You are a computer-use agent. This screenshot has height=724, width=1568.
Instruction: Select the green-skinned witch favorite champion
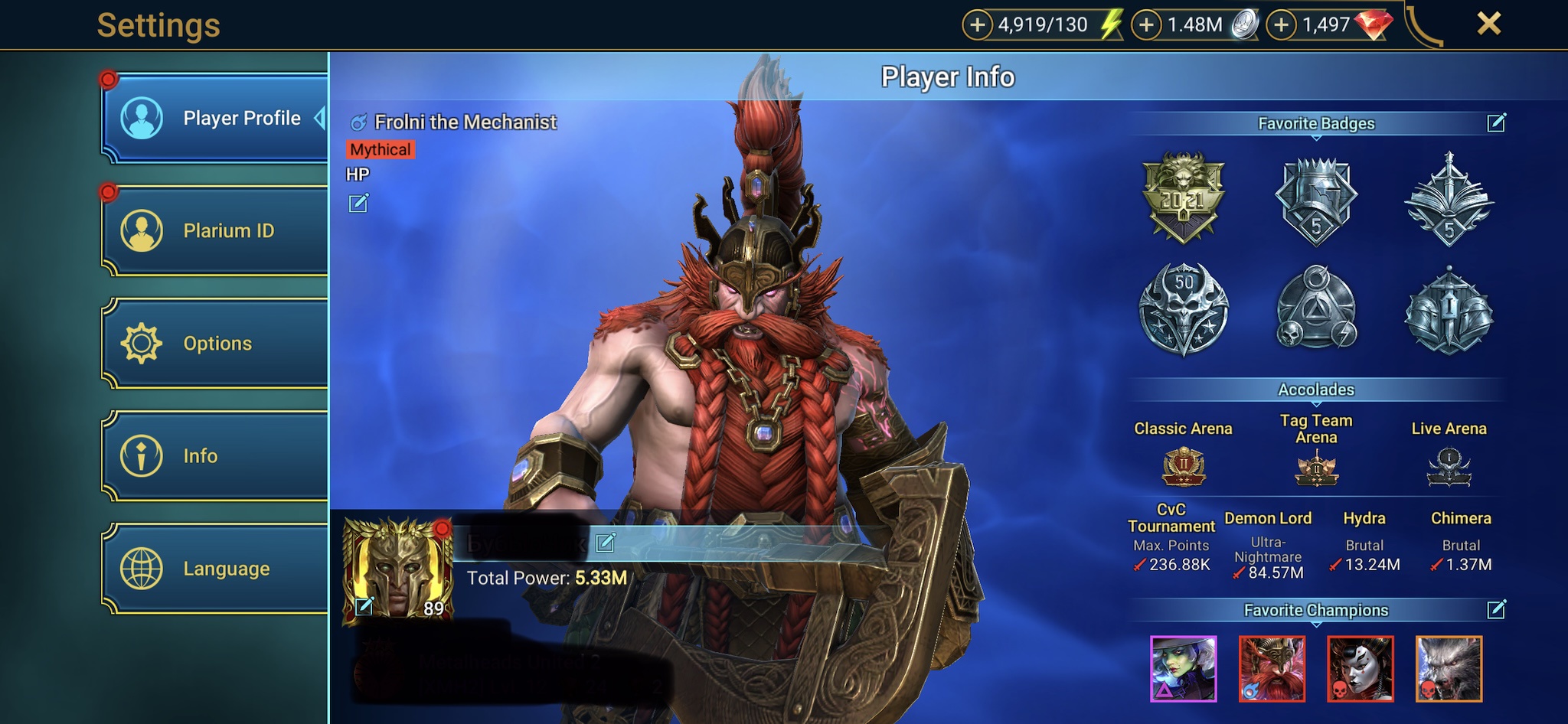(x=1183, y=669)
